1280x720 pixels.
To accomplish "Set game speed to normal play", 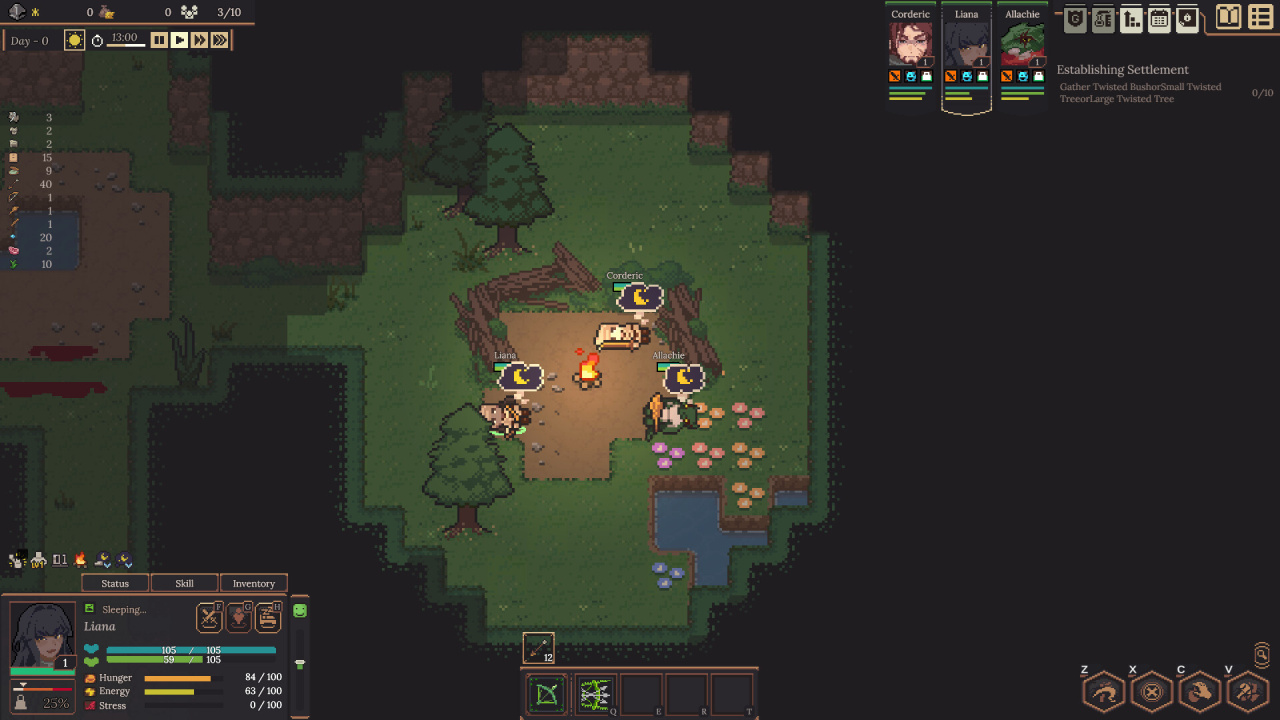I will coord(179,40).
